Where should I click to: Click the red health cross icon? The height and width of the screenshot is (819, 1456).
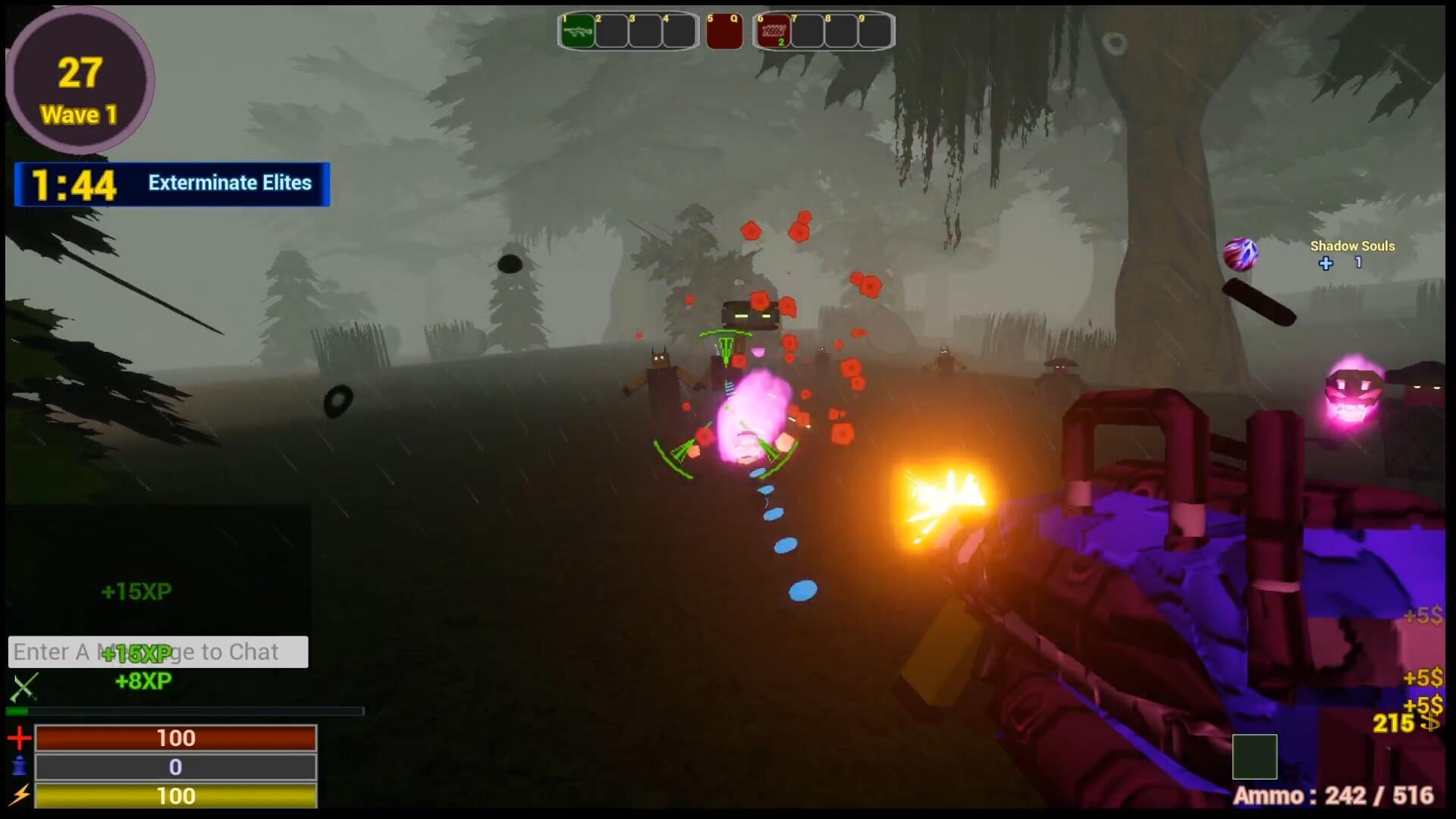[20, 737]
